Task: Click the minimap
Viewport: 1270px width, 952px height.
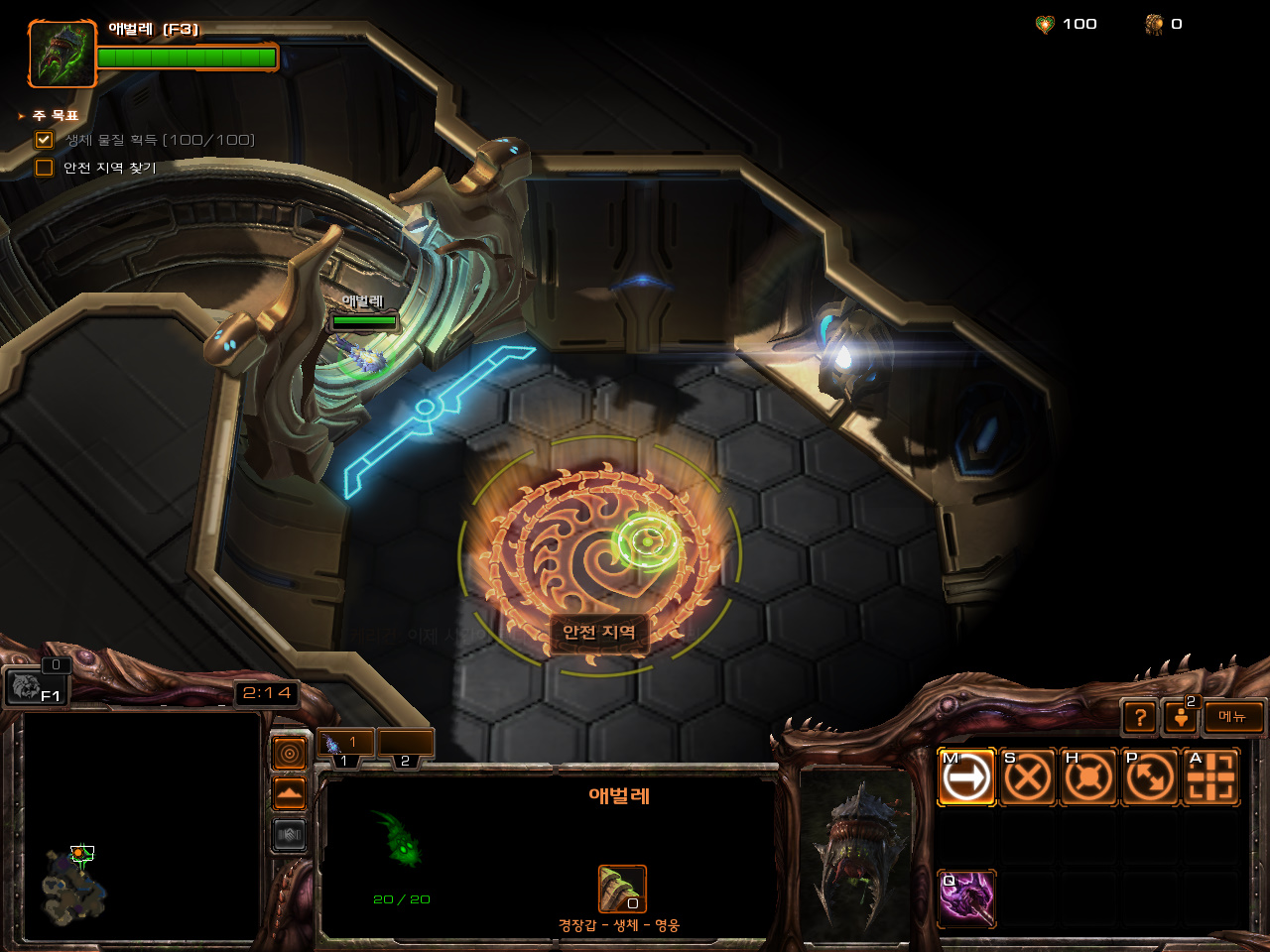Action: pyautogui.click(x=141, y=826)
